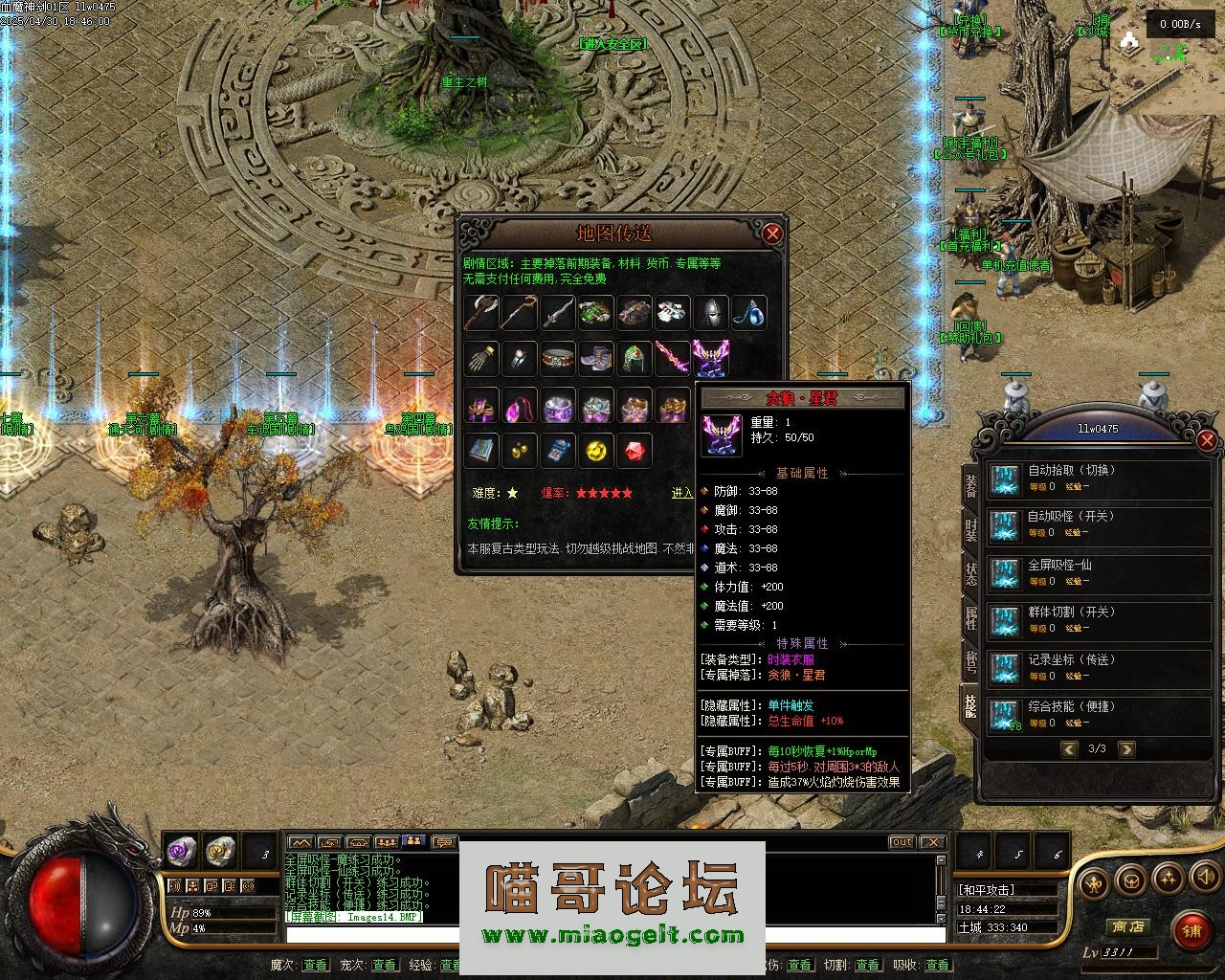The width and height of the screenshot is (1225, 980).
Task: Open the 商店 shop button
Action: tap(1126, 926)
